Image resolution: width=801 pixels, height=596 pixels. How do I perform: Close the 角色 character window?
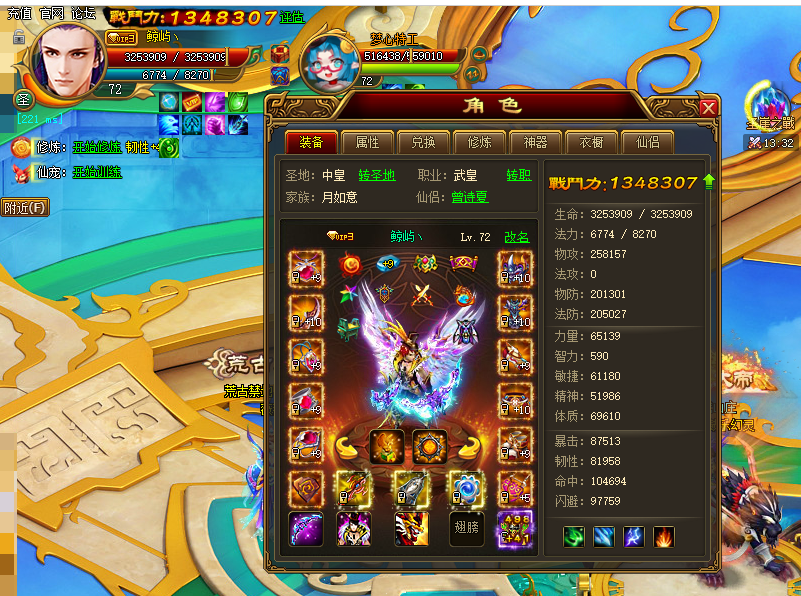(x=708, y=108)
